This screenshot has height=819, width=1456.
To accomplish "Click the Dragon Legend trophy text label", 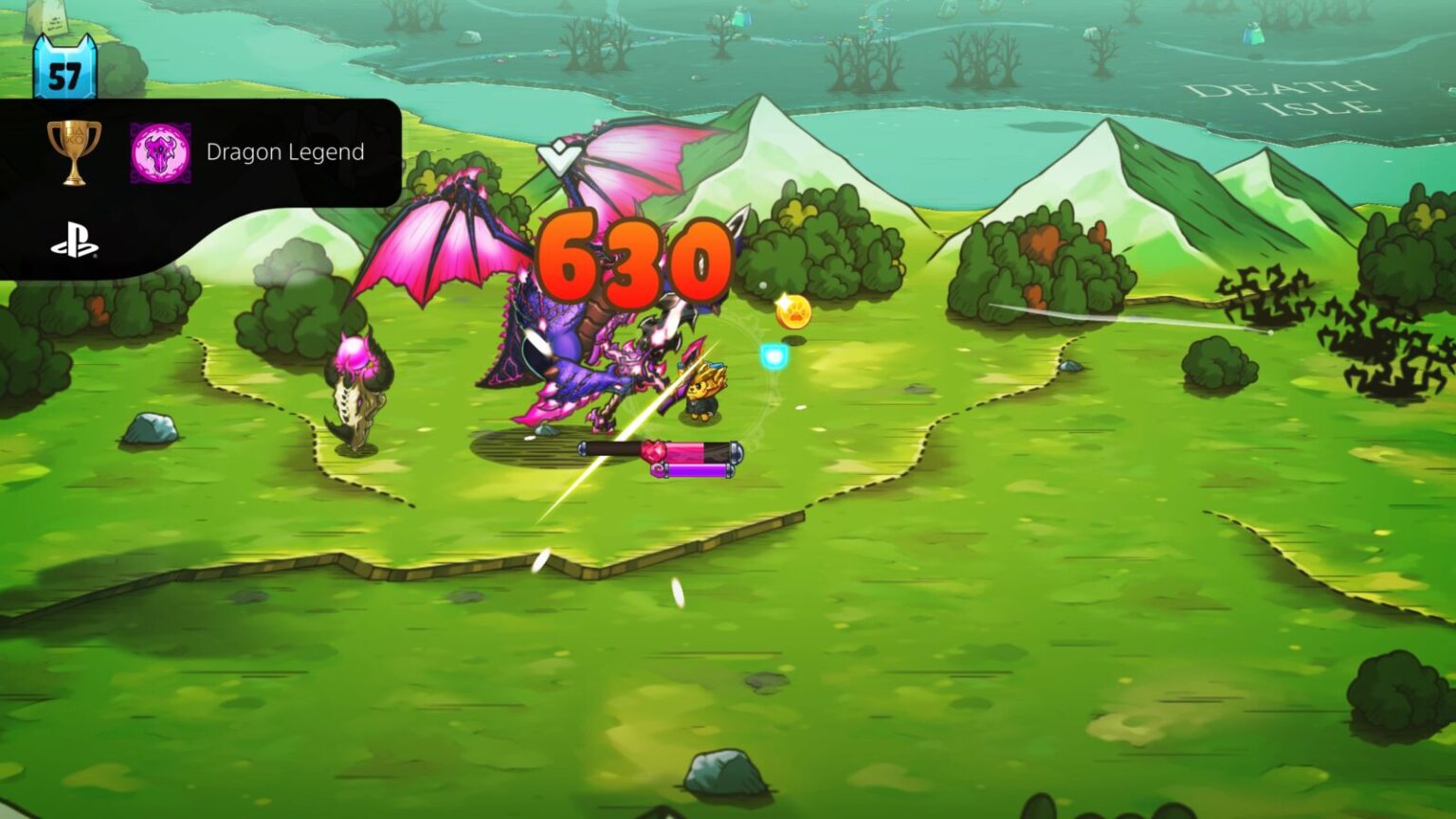I will 284,152.
